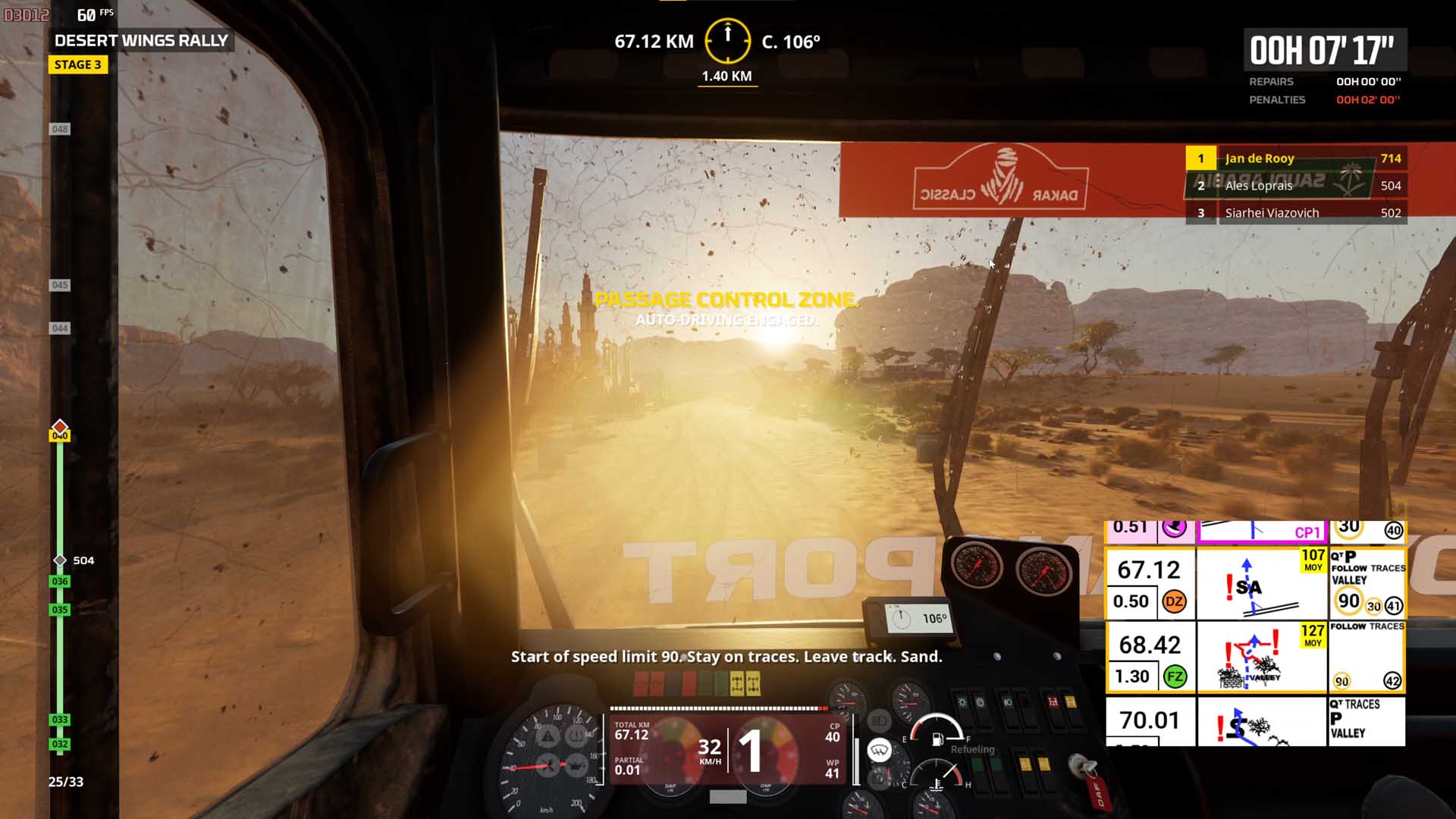Click Siarhei Viazovich's standings row
Viewport: 1456px width, 819px height.
(1296, 213)
